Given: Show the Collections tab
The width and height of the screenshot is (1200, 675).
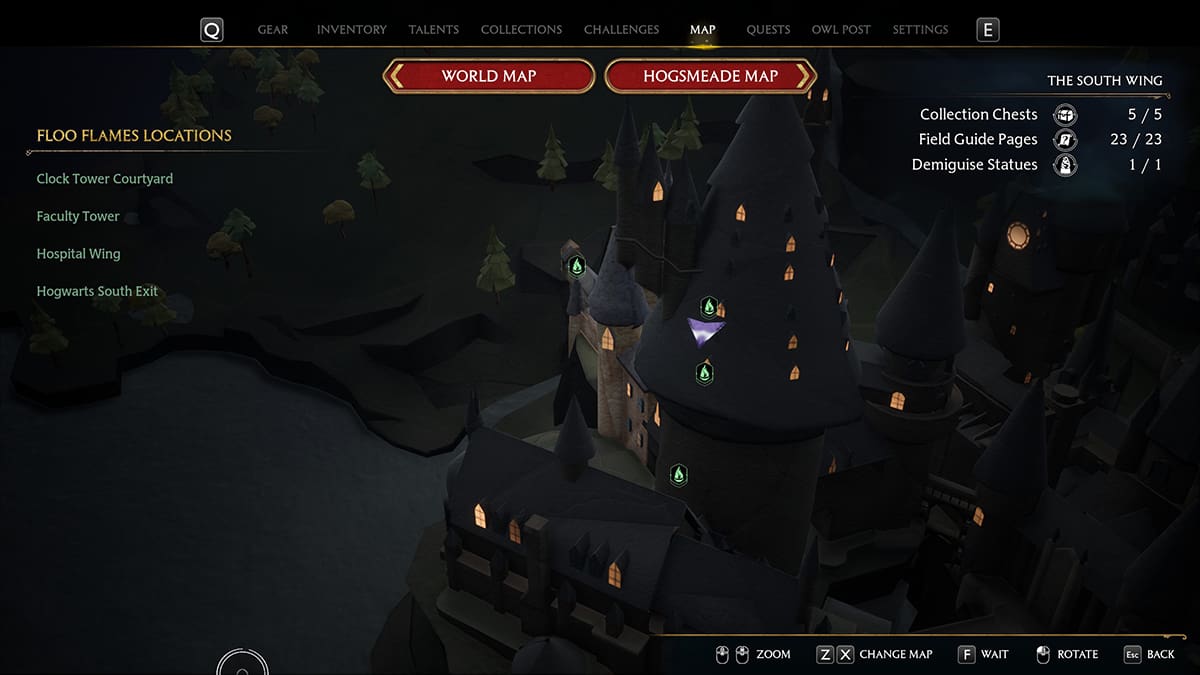Looking at the screenshot, I should pos(521,30).
